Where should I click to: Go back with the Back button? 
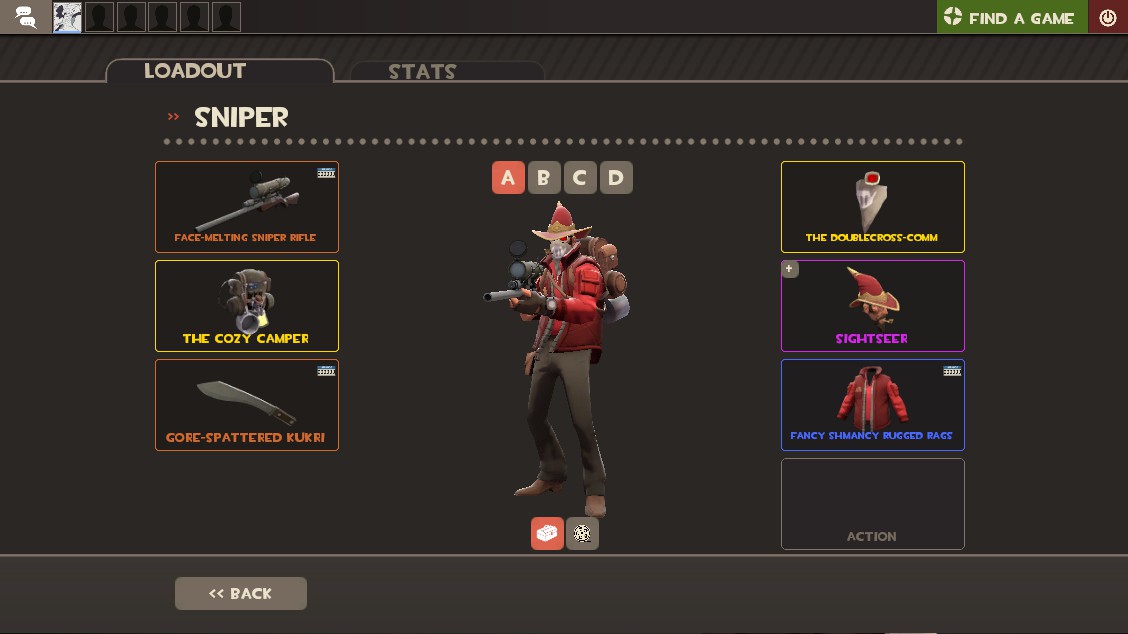(241, 593)
